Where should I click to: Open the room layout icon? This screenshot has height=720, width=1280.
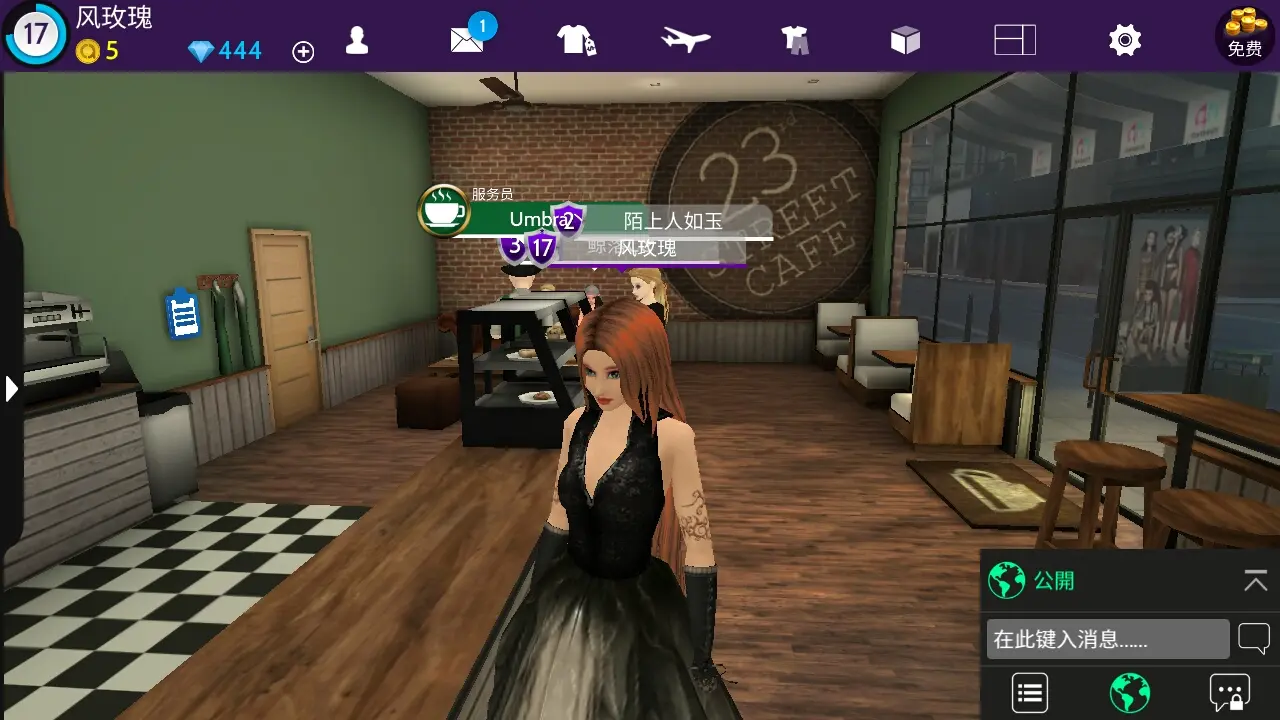click(x=1015, y=40)
